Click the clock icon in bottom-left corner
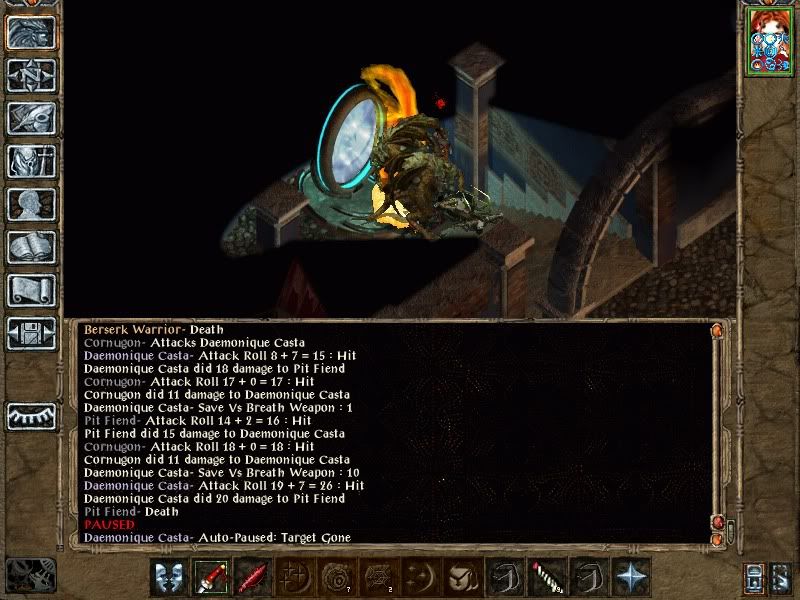The image size is (800, 600). [x=28, y=575]
